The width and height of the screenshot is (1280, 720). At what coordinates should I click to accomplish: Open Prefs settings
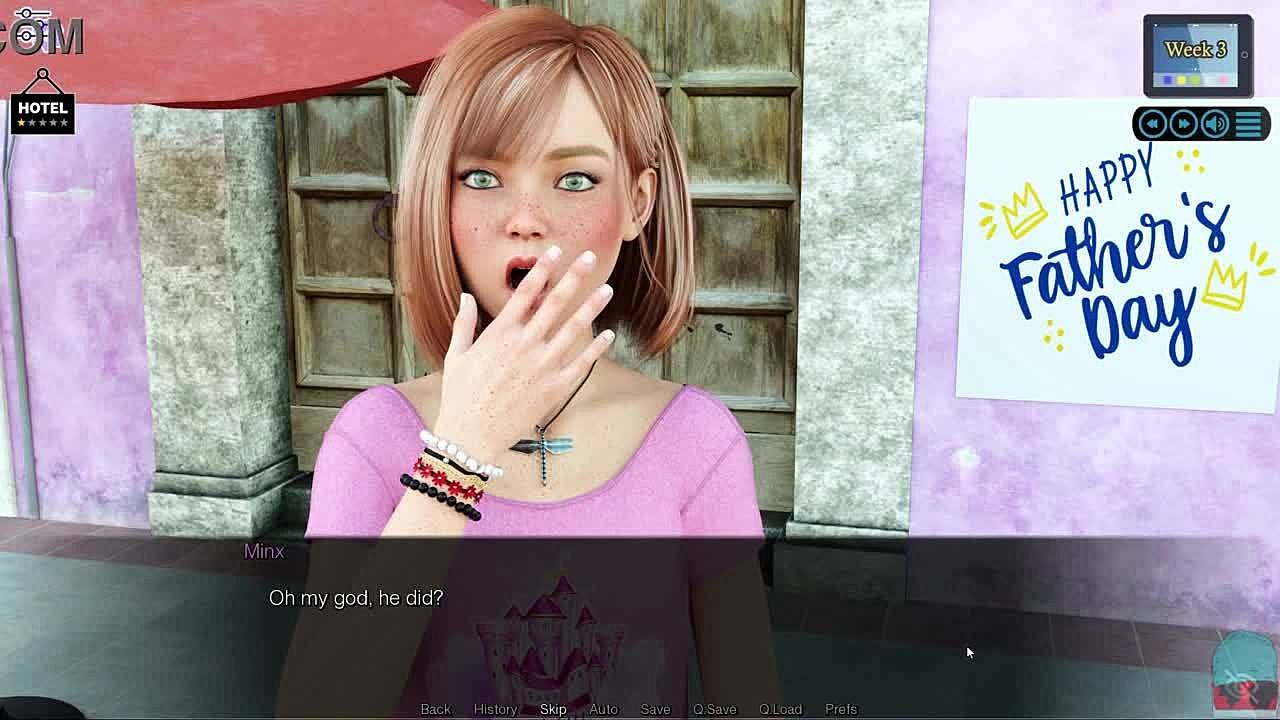tap(841, 709)
